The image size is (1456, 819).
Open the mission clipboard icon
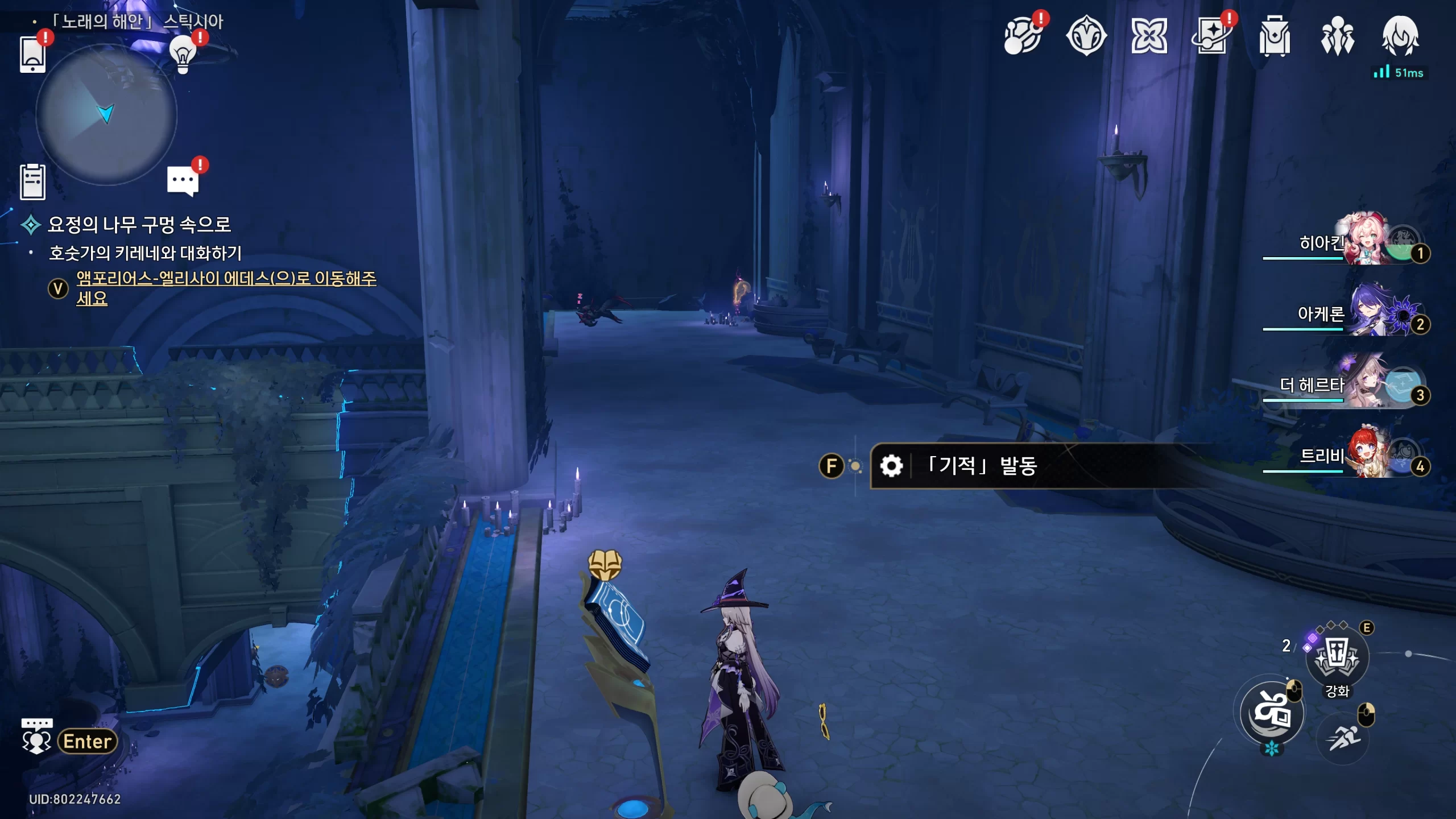[x=32, y=182]
